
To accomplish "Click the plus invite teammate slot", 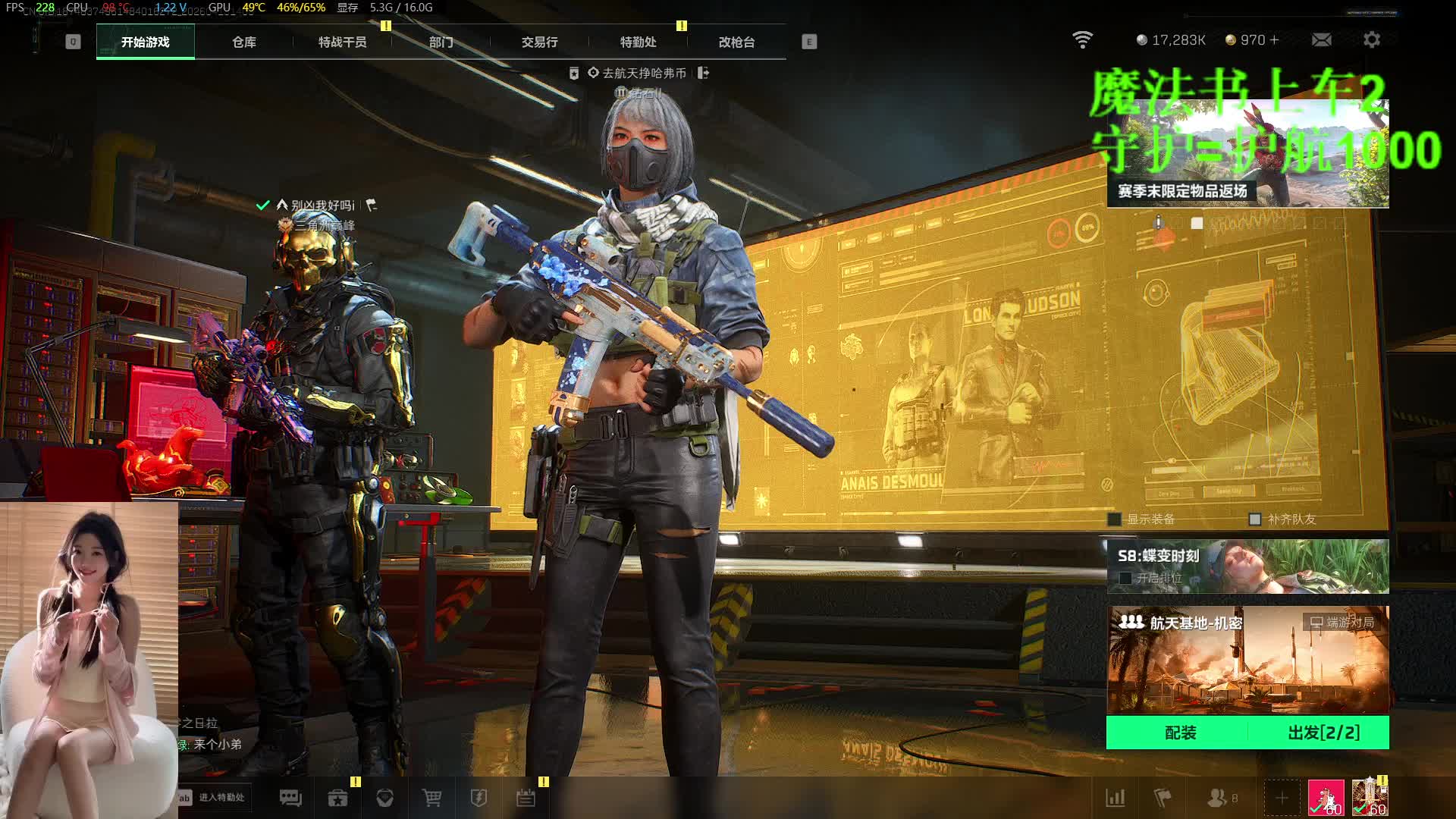I will click(x=1282, y=798).
